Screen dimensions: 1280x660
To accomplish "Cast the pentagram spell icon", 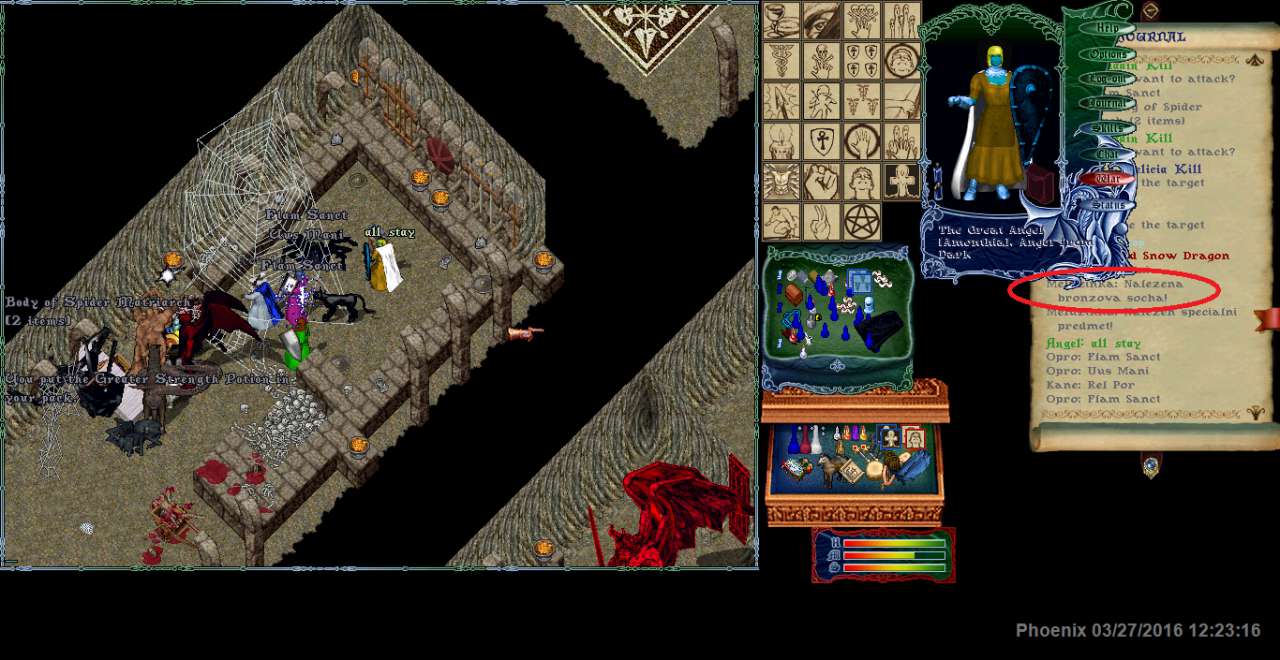I will (862, 221).
